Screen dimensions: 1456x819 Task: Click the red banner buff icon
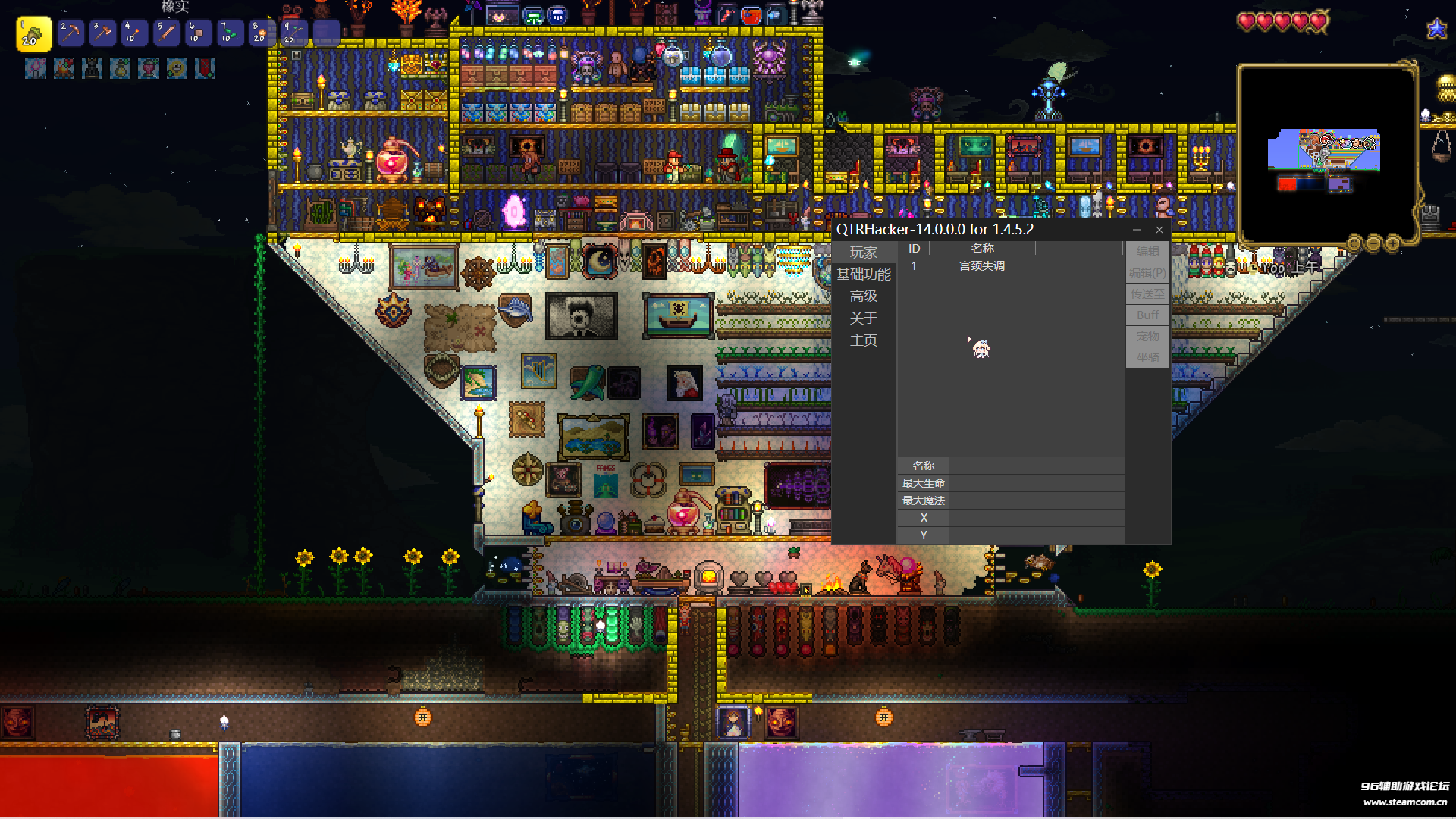205,69
